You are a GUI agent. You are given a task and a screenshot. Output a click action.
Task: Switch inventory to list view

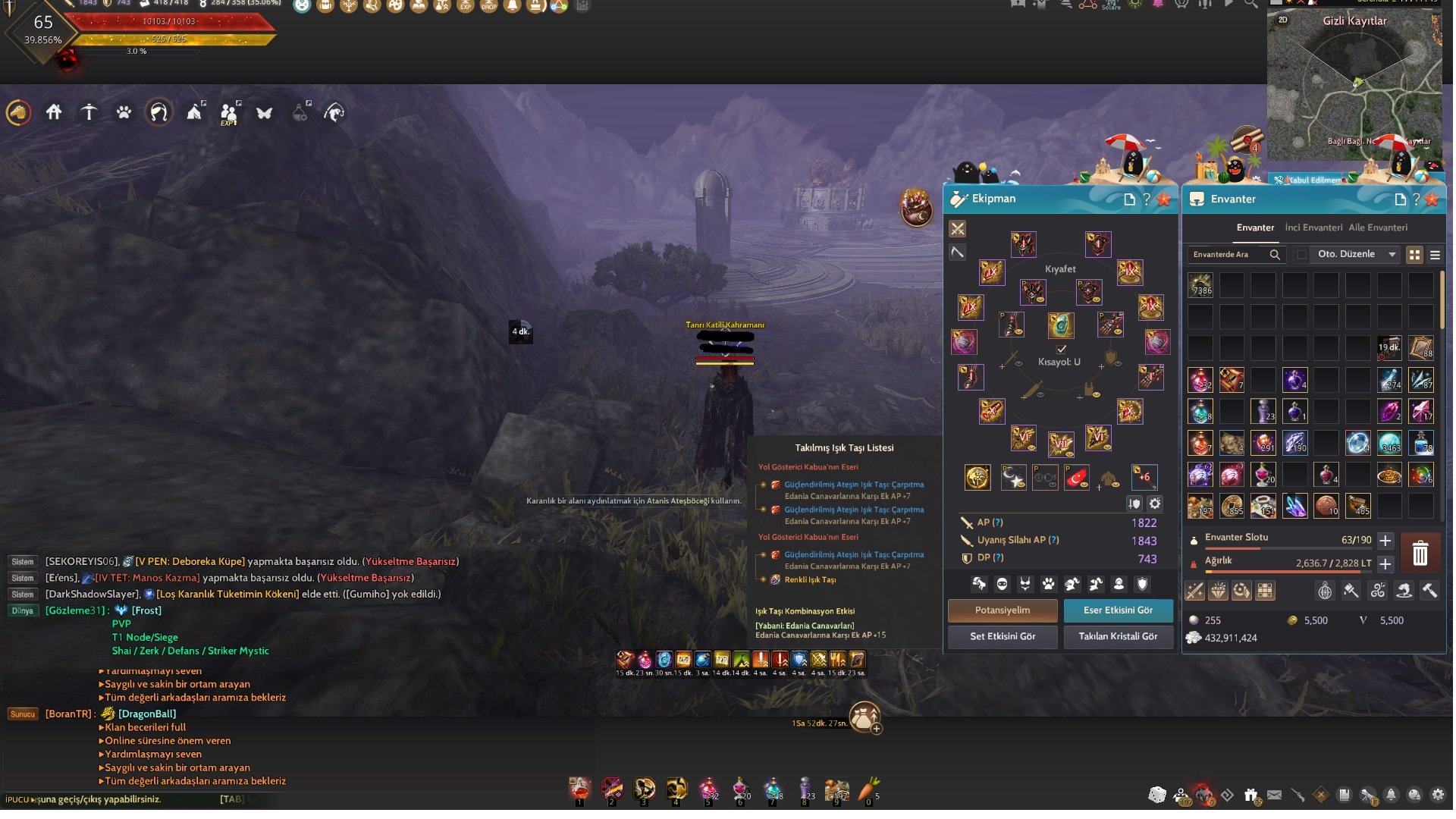tap(1435, 255)
